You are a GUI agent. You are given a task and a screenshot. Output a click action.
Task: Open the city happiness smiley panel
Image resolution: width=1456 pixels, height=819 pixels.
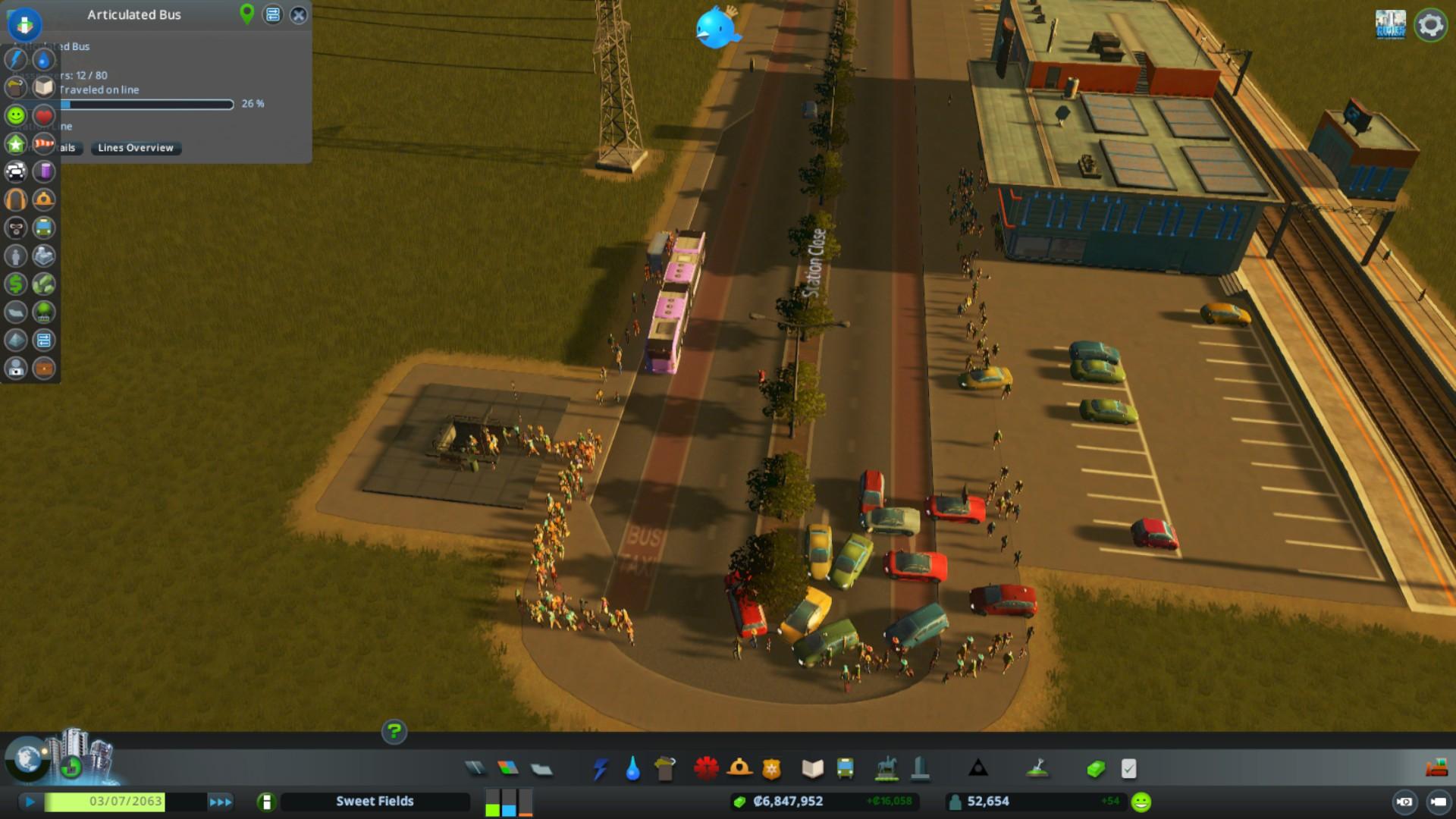click(1141, 802)
